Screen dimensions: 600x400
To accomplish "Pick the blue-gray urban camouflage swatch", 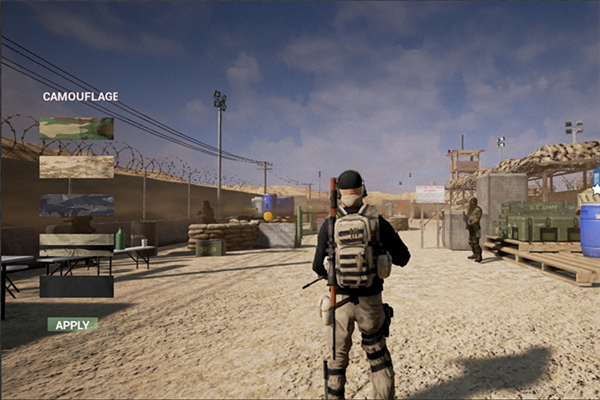I will pyautogui.click(x=76, y=205).
